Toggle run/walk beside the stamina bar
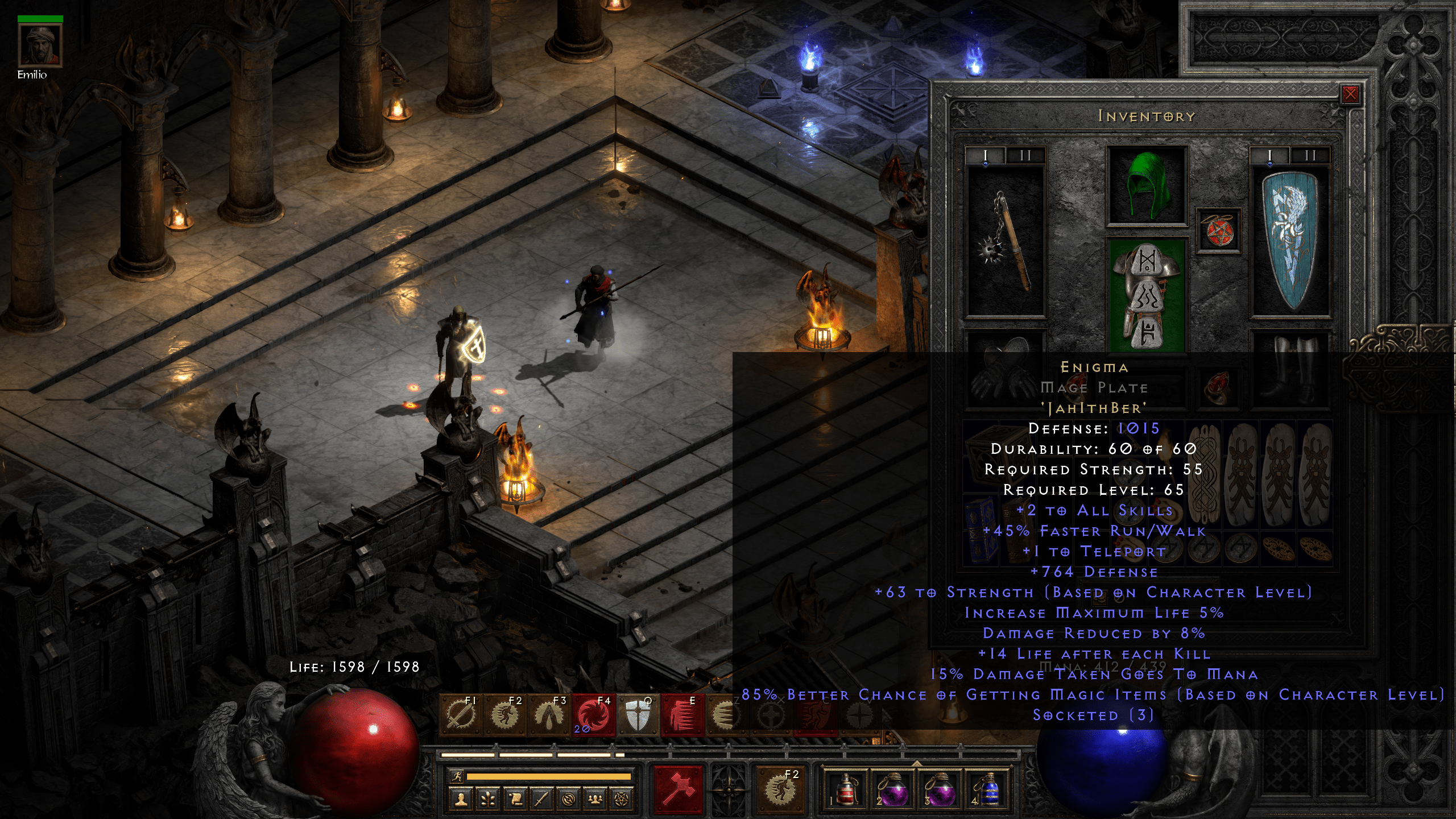 457,777
